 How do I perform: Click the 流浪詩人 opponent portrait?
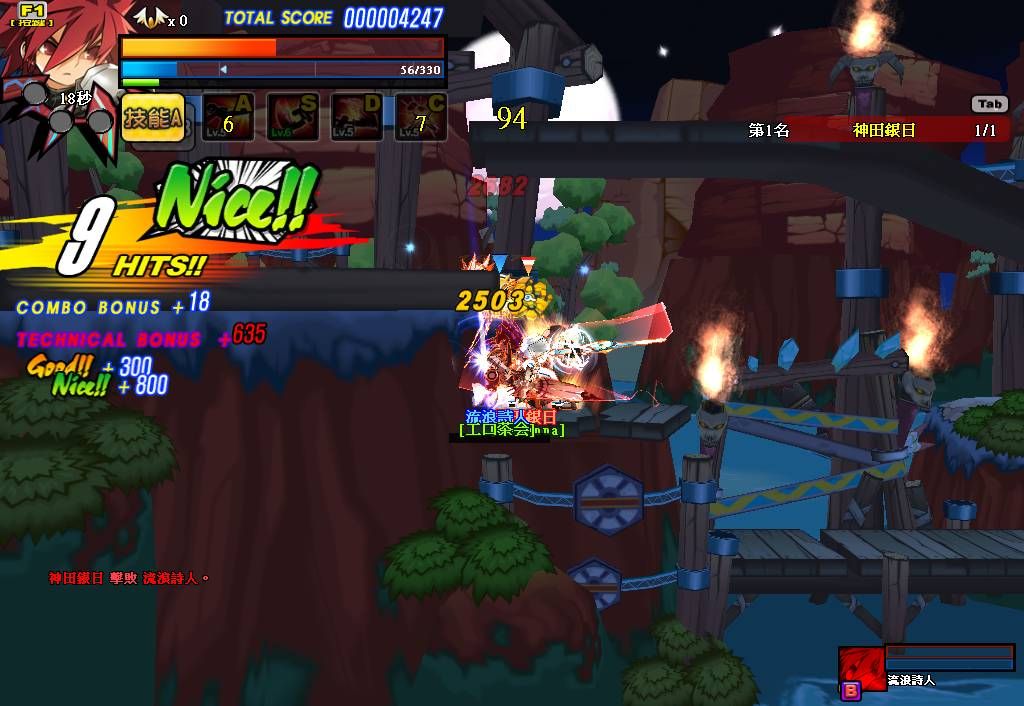coord(860,665)
